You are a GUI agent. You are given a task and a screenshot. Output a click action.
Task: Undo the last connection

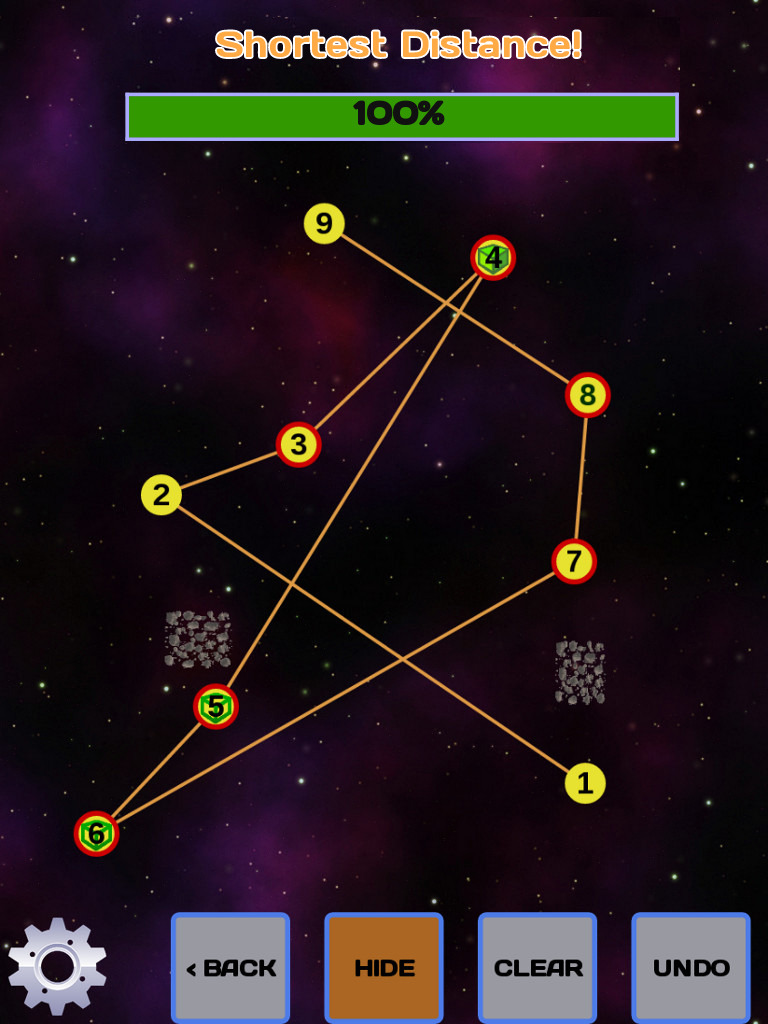click(x=690, y=967)
